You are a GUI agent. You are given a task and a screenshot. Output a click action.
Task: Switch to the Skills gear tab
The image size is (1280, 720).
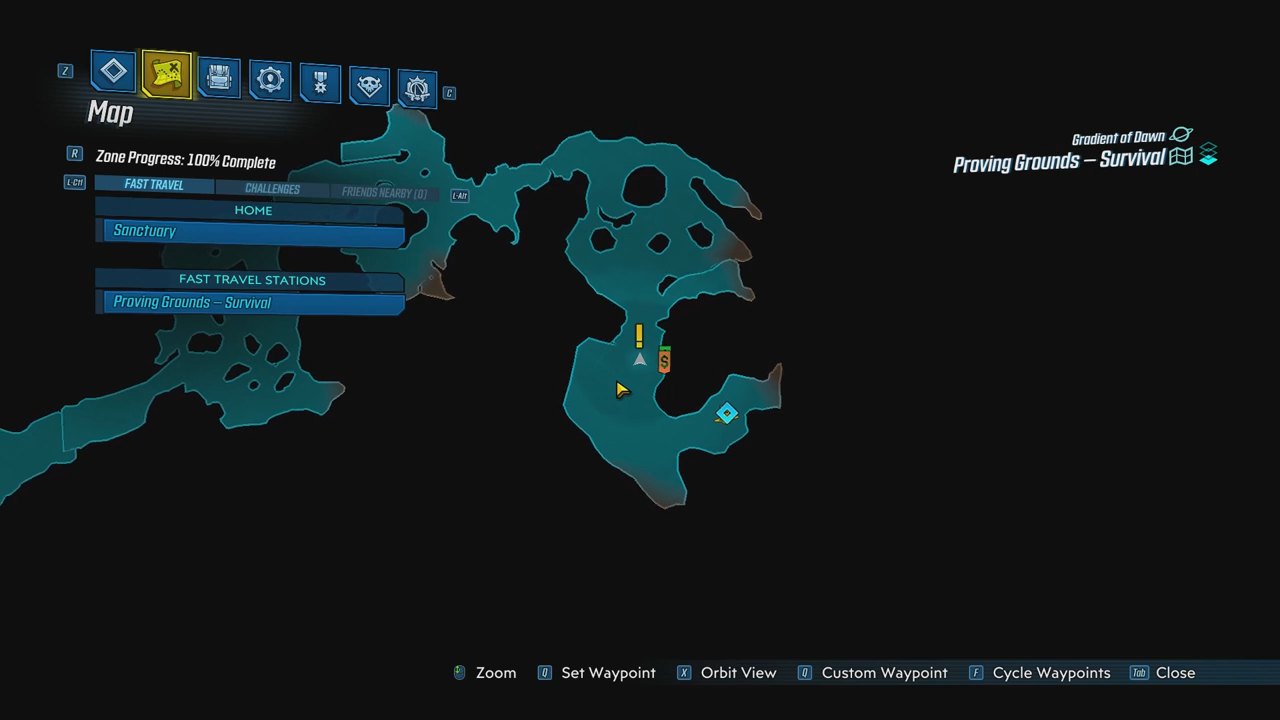[269, 81]
